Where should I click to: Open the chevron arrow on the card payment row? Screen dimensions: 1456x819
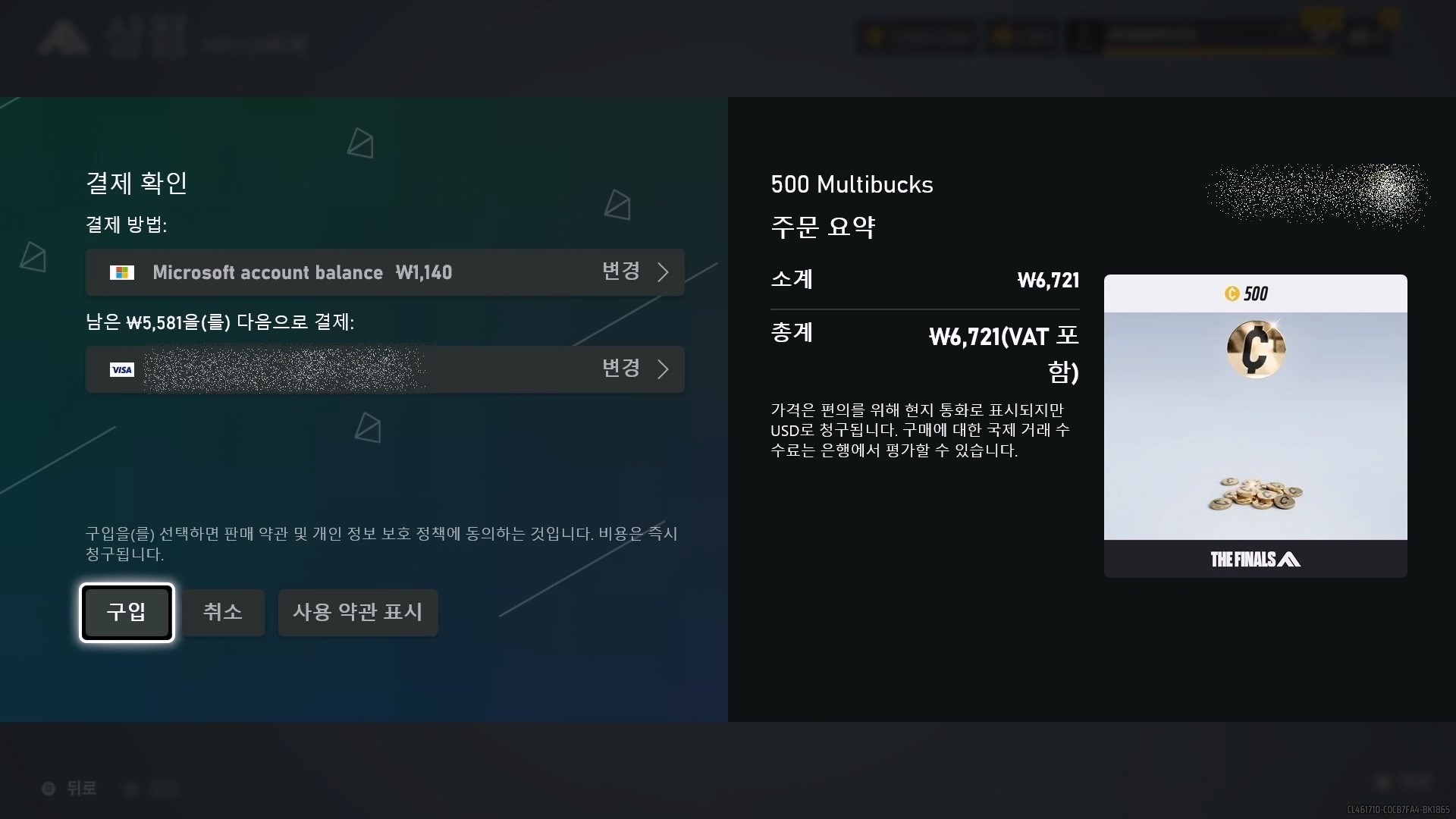[664, 369]
